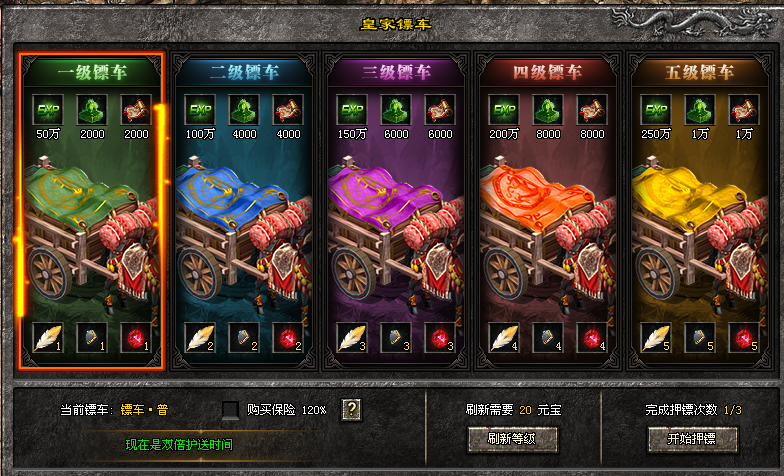Click the ore item in 四级镖车

click(x=546, y=338)
